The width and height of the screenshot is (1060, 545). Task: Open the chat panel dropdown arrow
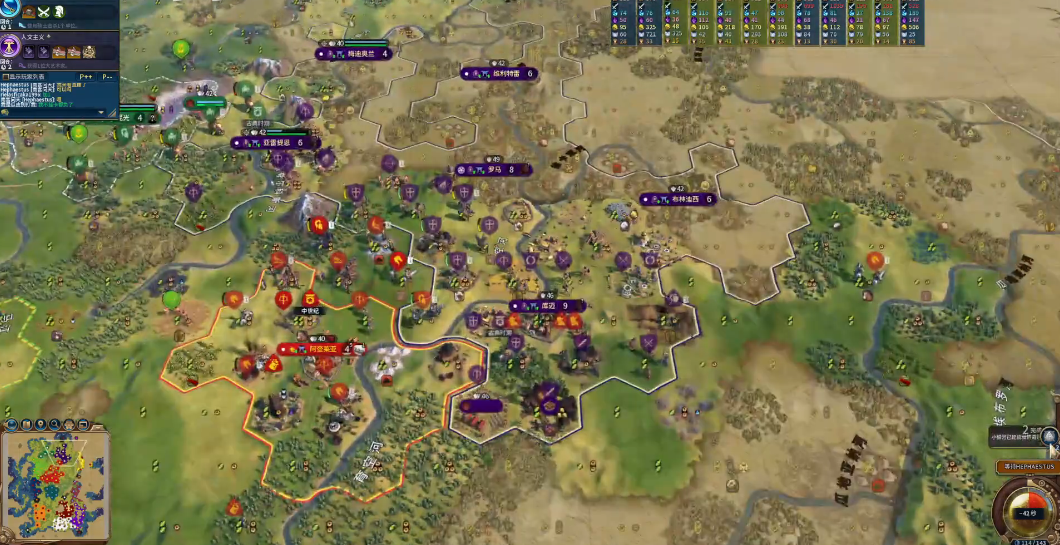click(99, 112)
